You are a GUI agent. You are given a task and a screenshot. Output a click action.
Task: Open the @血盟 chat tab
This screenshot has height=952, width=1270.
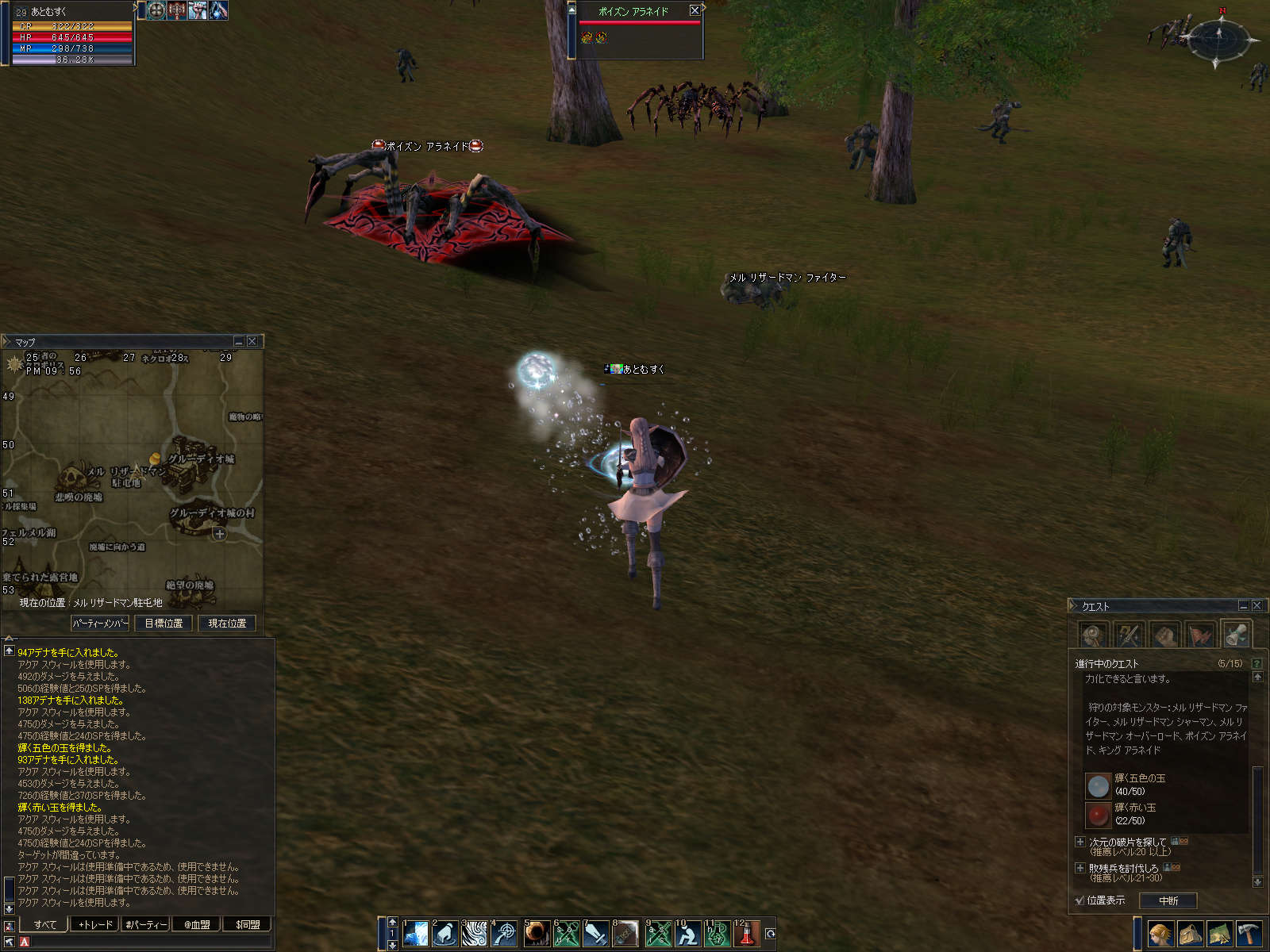pyautogui.click(x=197, y=924)
